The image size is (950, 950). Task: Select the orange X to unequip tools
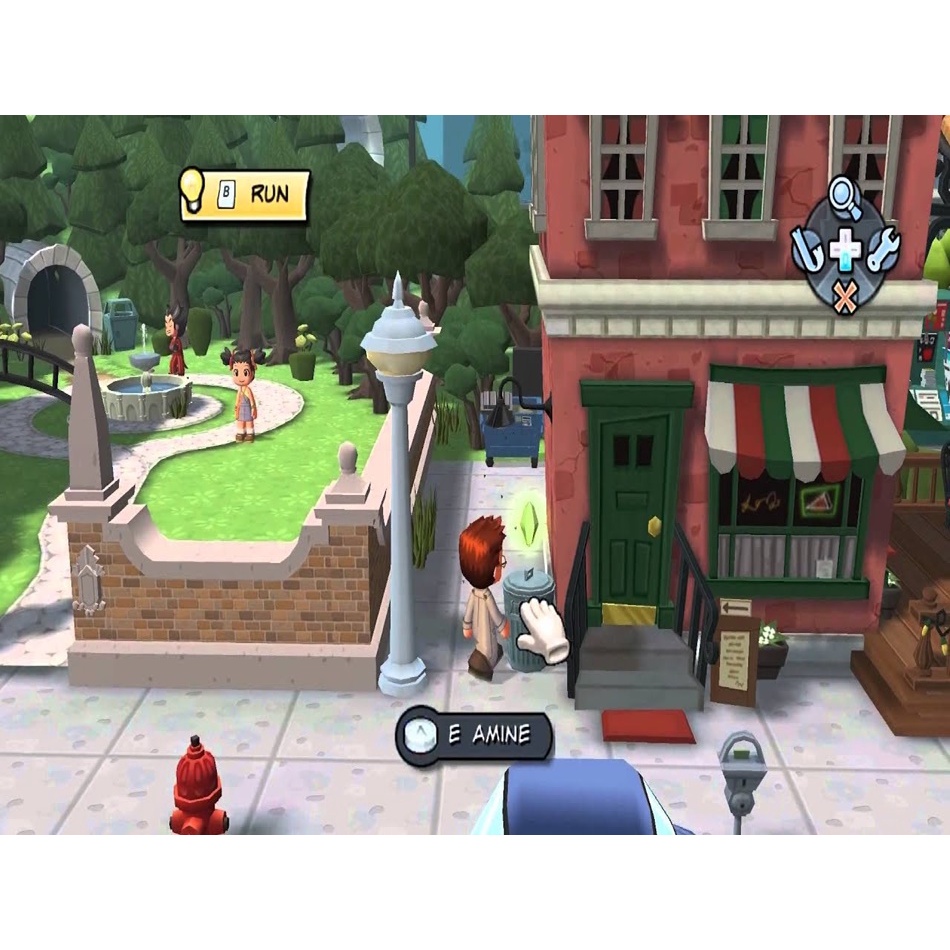click(845, 296)
